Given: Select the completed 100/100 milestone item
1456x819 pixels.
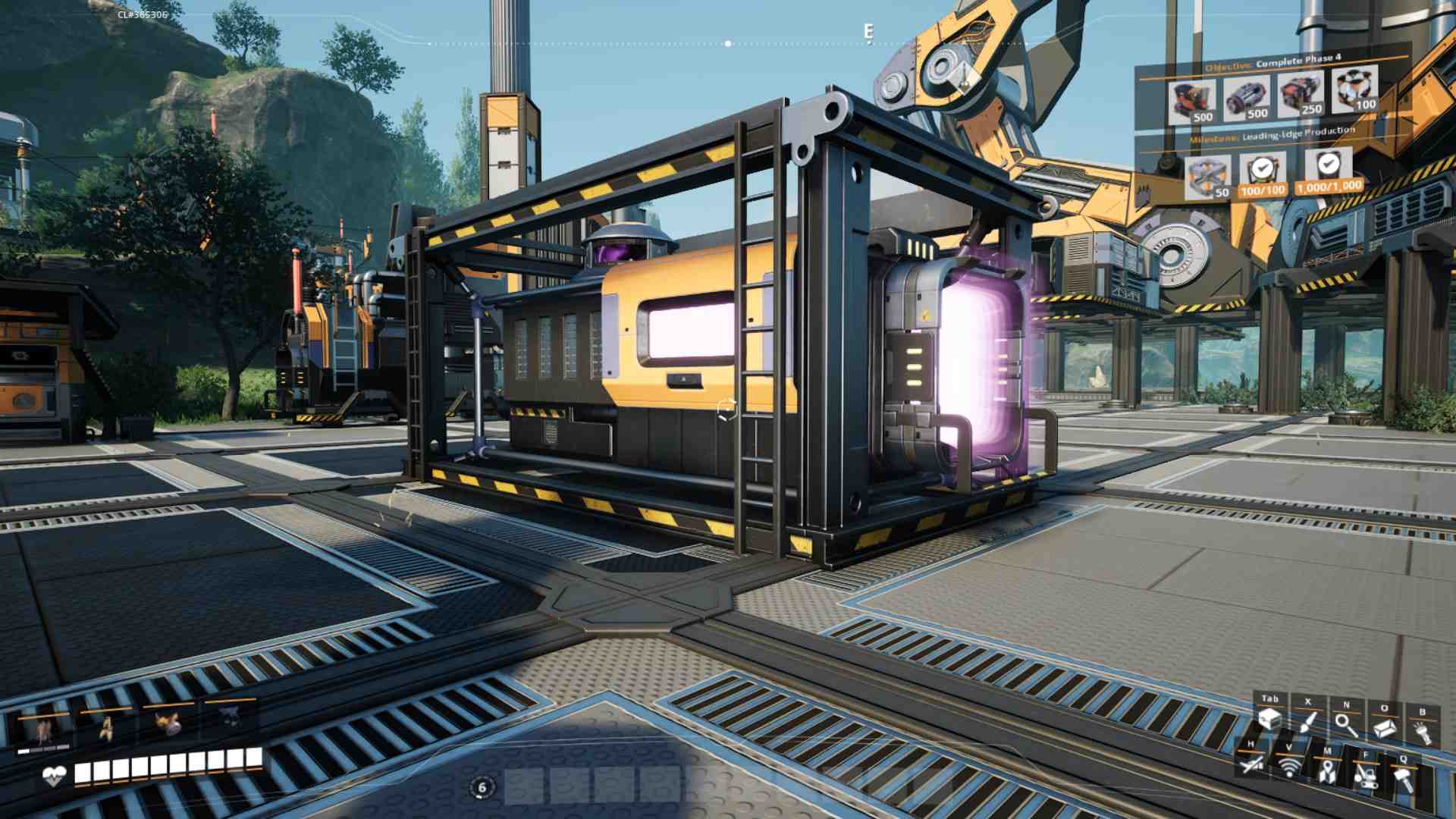Looking at the screenshot, I should pyautogui.click(x=1262, y=174).
